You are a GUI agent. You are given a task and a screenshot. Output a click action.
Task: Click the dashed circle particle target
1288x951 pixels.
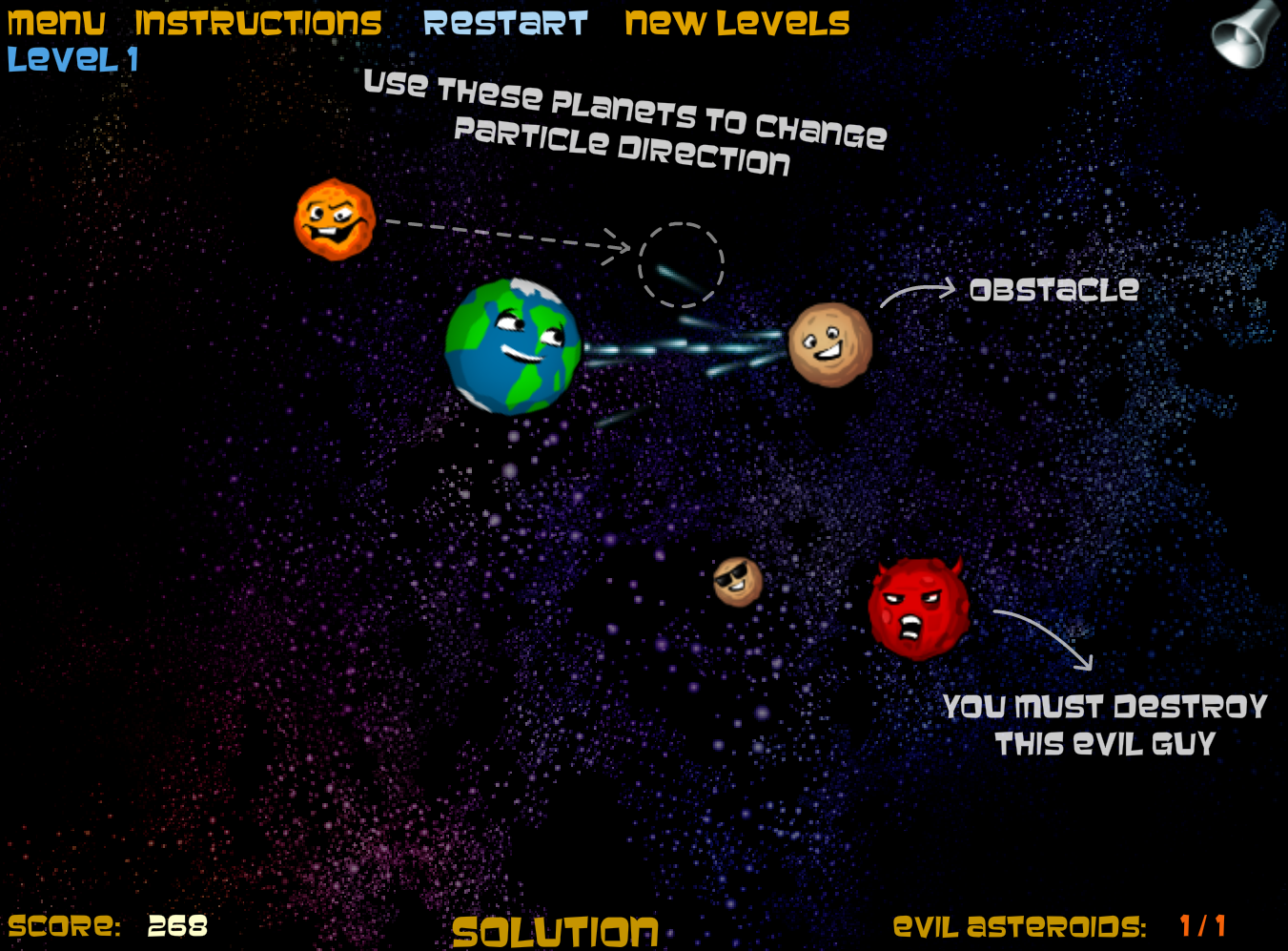coord(682,265)
